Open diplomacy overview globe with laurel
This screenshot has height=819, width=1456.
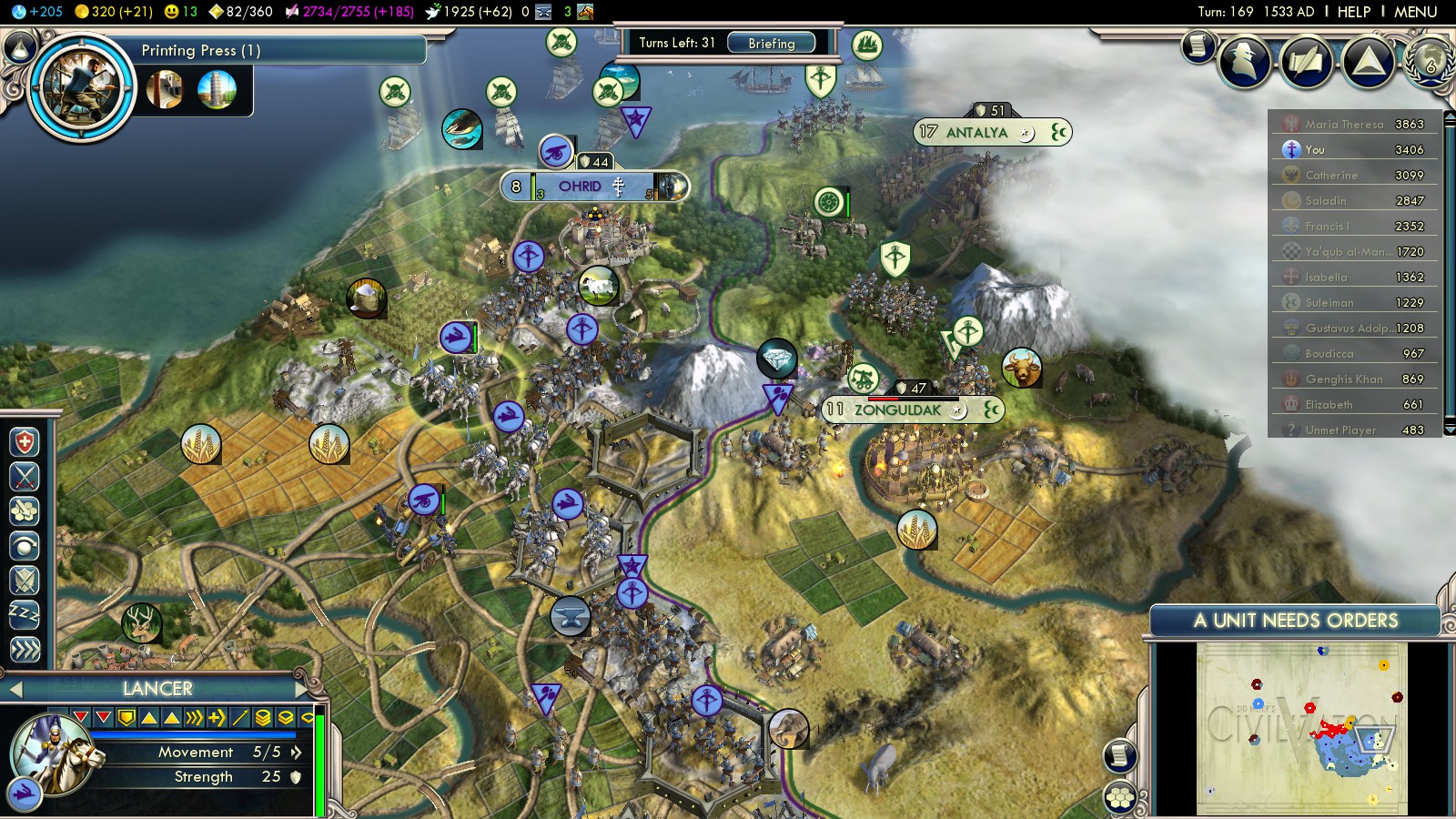(1430, 60)
